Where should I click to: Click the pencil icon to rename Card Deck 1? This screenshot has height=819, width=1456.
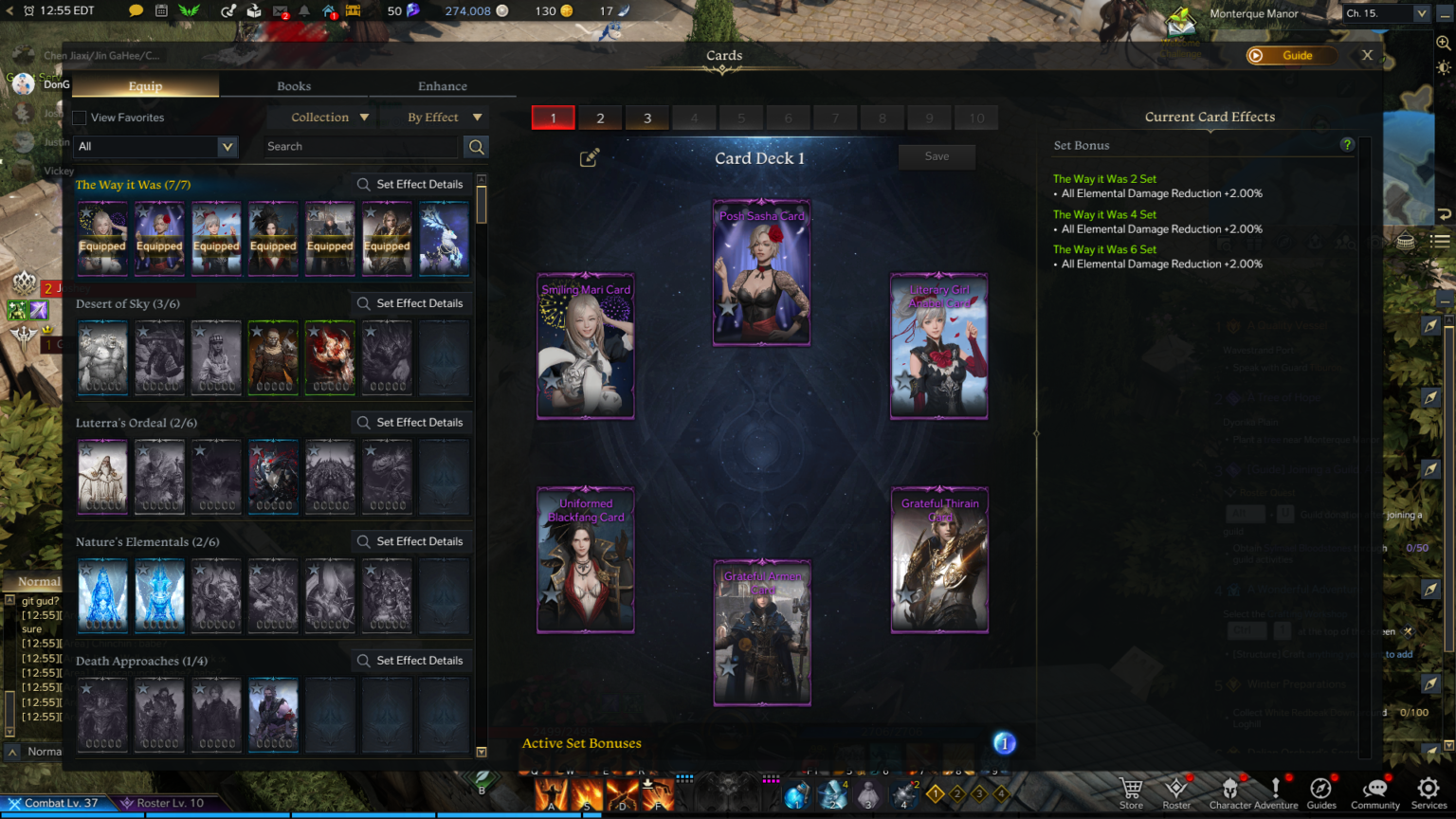click(589, 157)
